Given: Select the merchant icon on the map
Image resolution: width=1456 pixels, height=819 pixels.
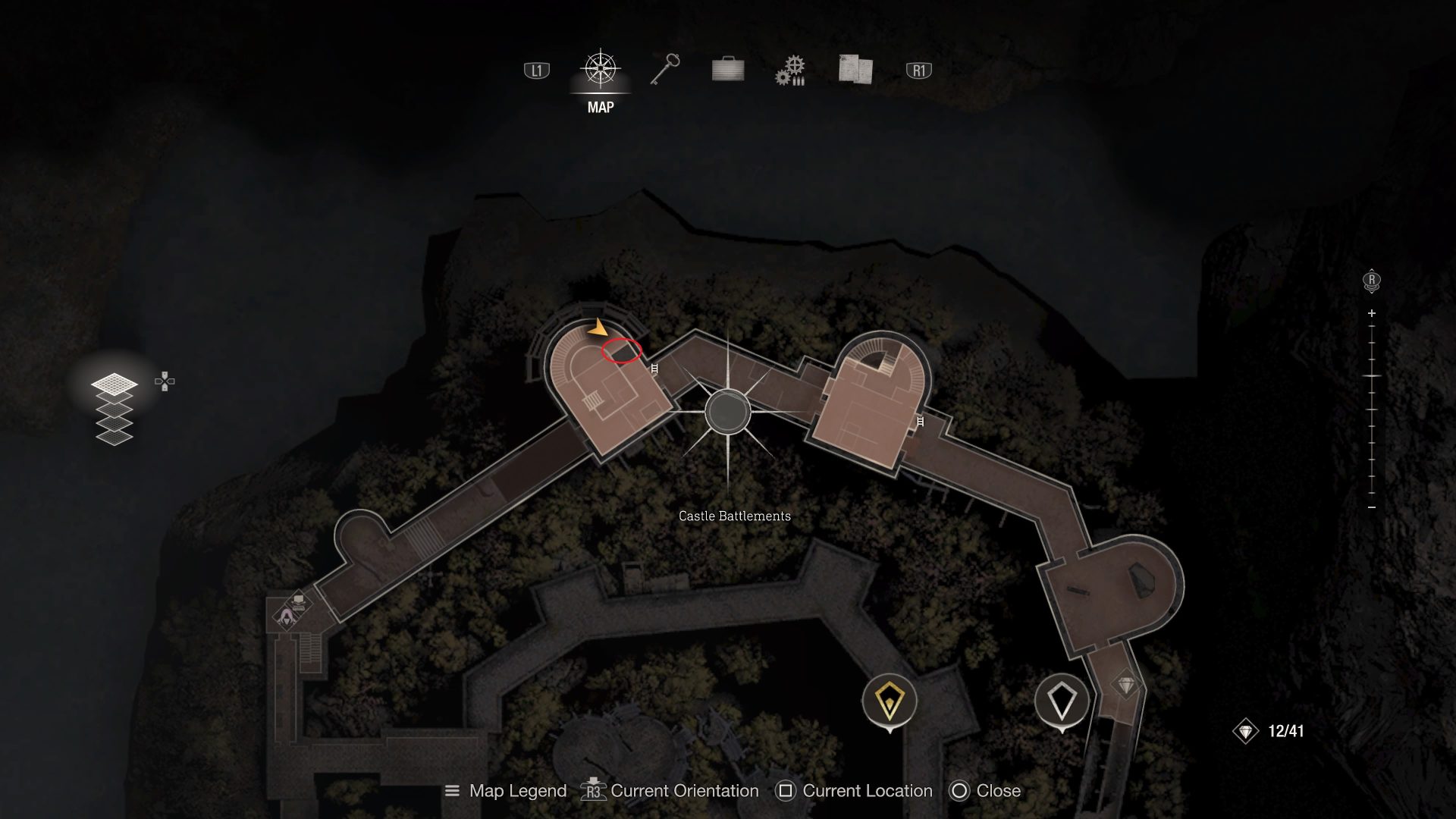Looking at the screenshot, I should point(287,617).
